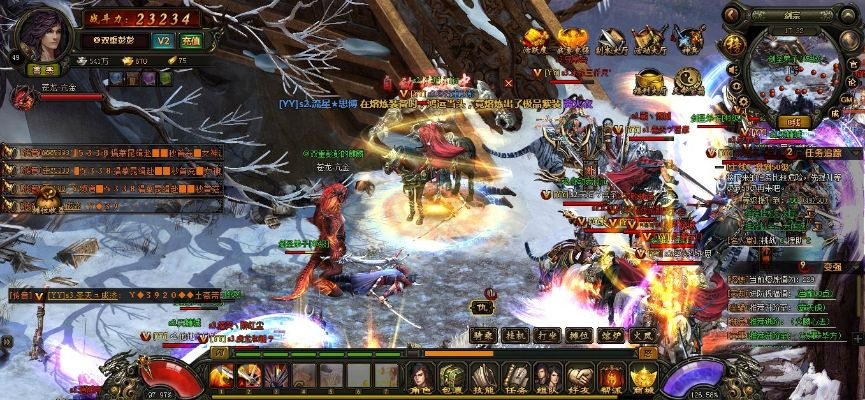Open the 任务 quest scroll
Screen dimensions: 865x400
(x=516, y=378)
